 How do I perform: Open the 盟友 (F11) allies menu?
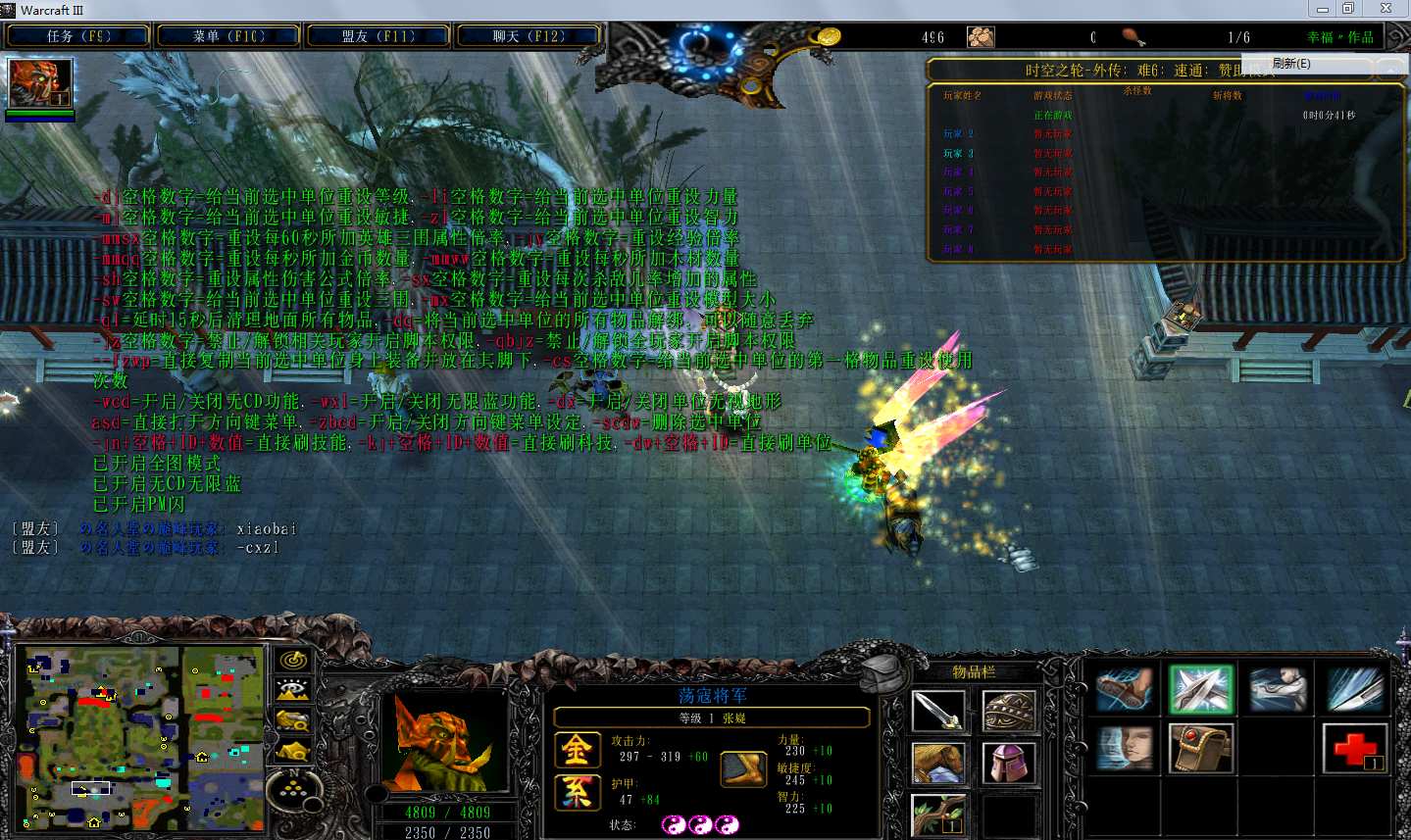point(378,36)
